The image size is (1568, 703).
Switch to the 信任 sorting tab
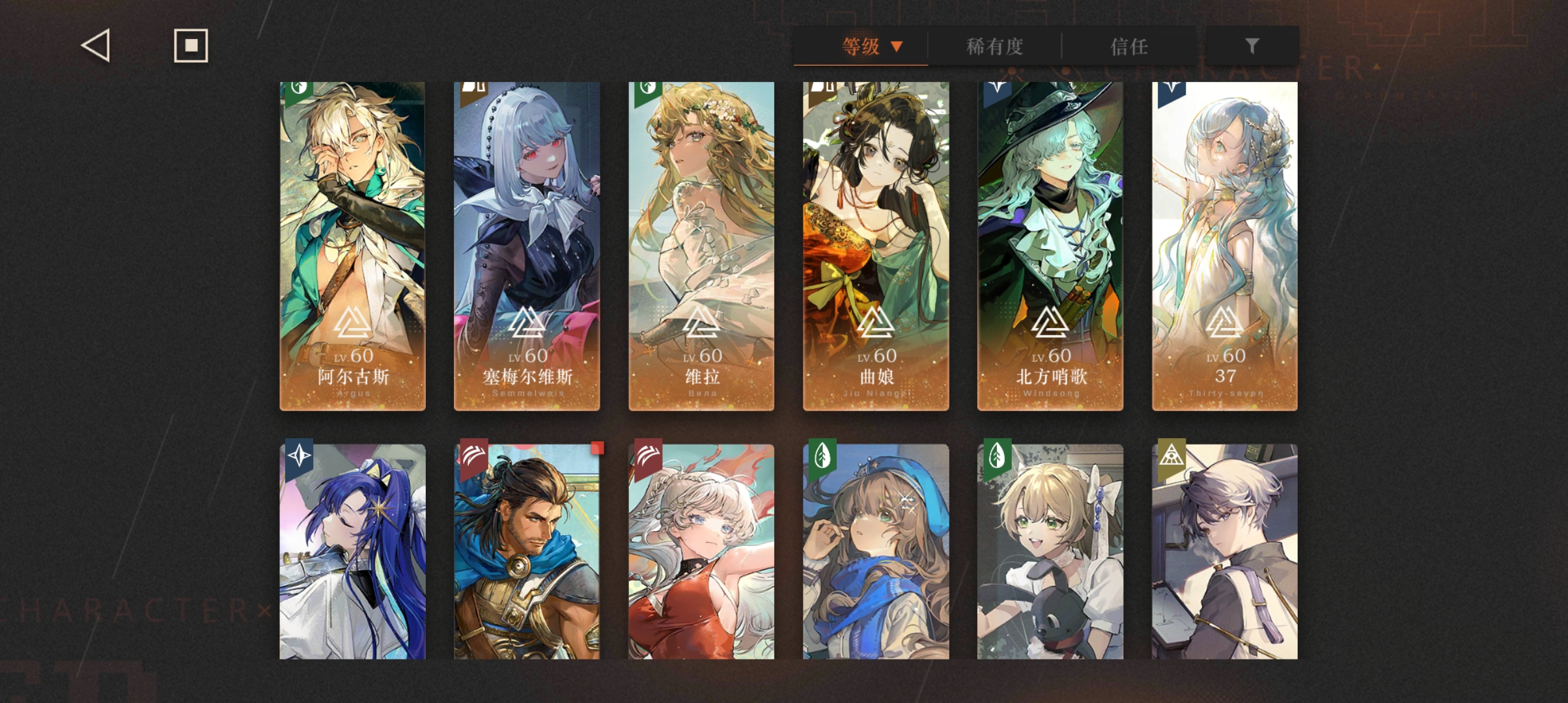tap(1128, 46)
